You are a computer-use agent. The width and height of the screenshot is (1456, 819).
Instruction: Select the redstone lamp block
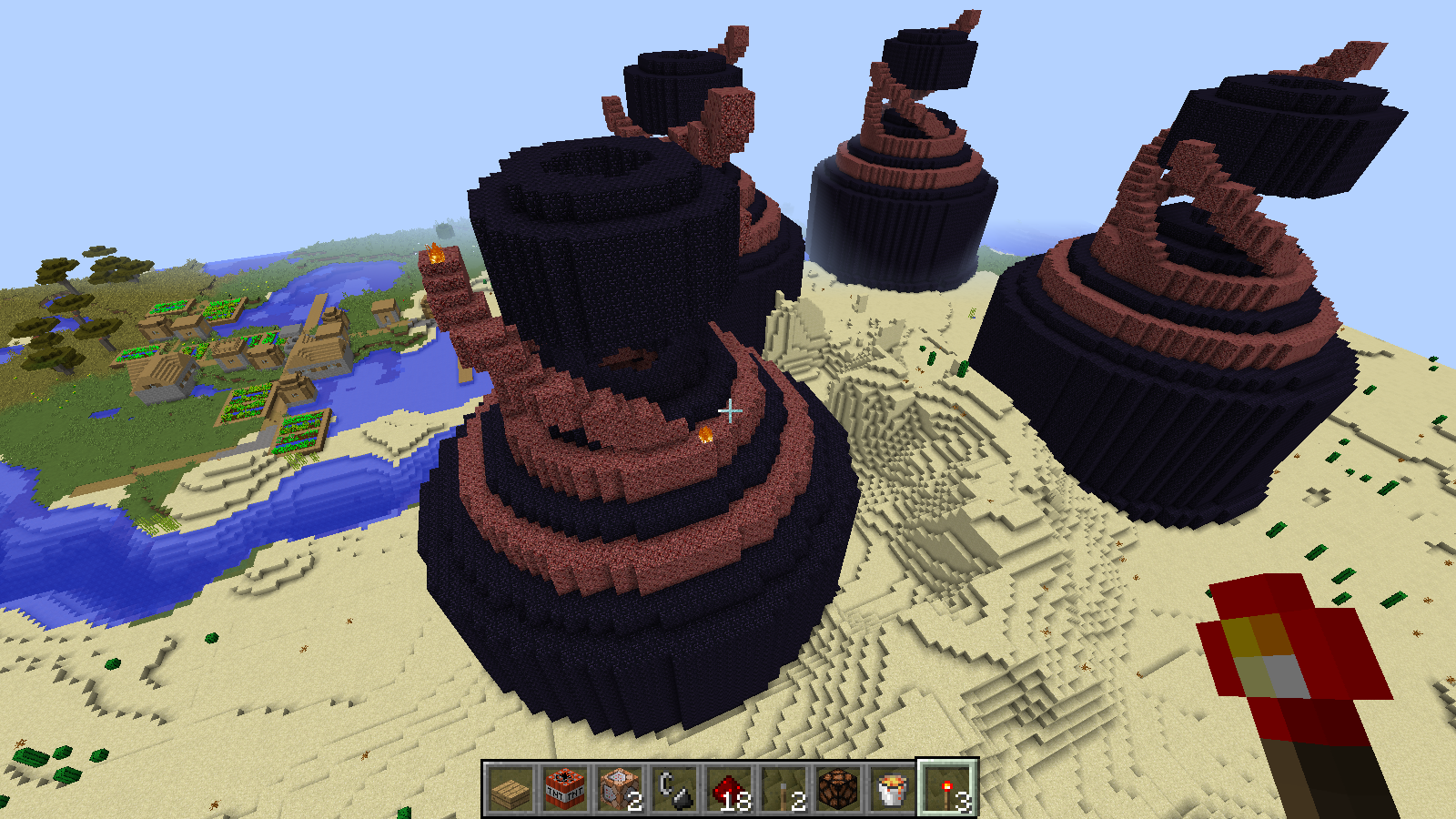coord(835,790)
